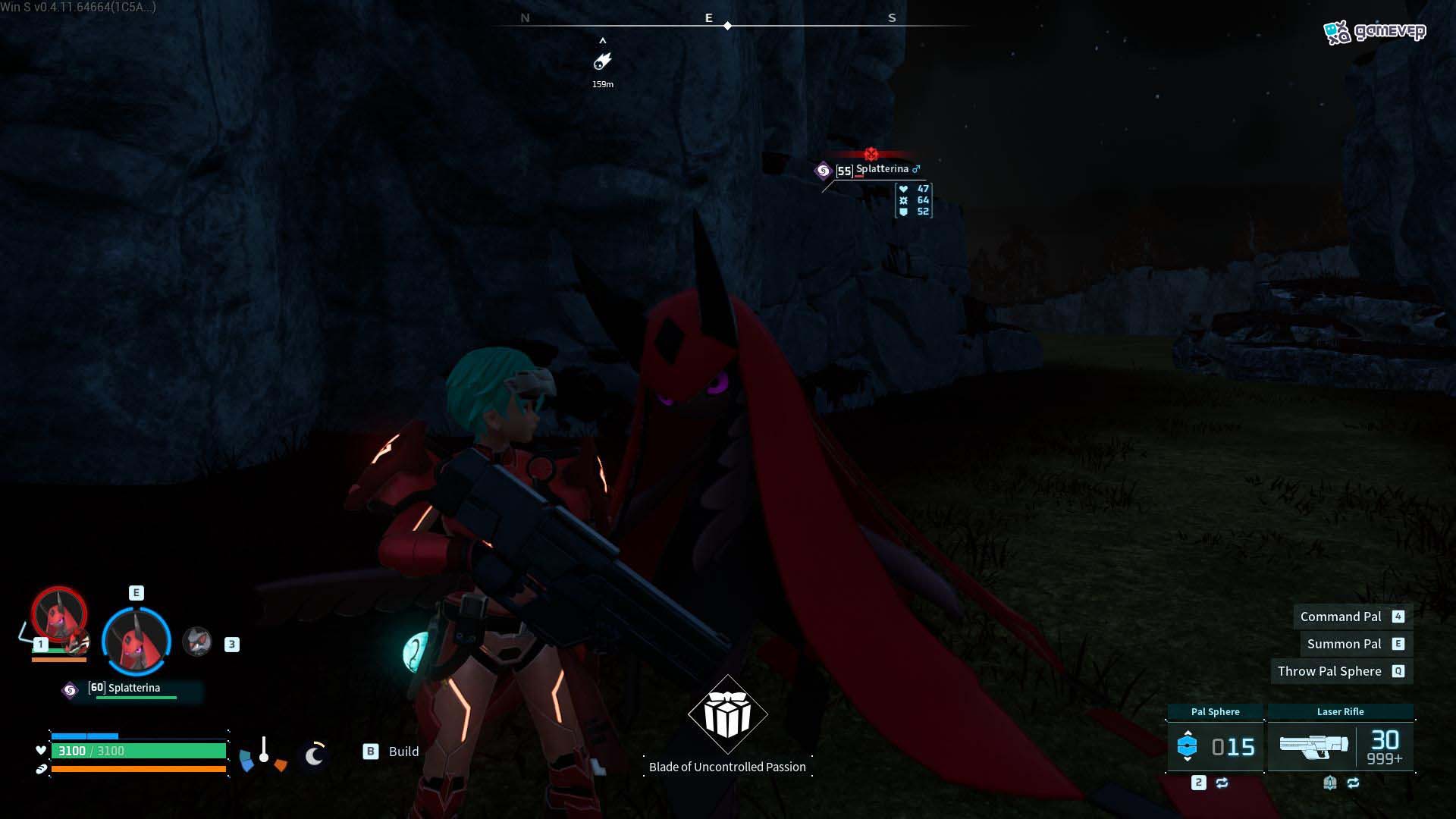Screen dimensions: 1456x819
Task: Click the Dark element icon beside Splatterina's name
Action: coord(824,170)
